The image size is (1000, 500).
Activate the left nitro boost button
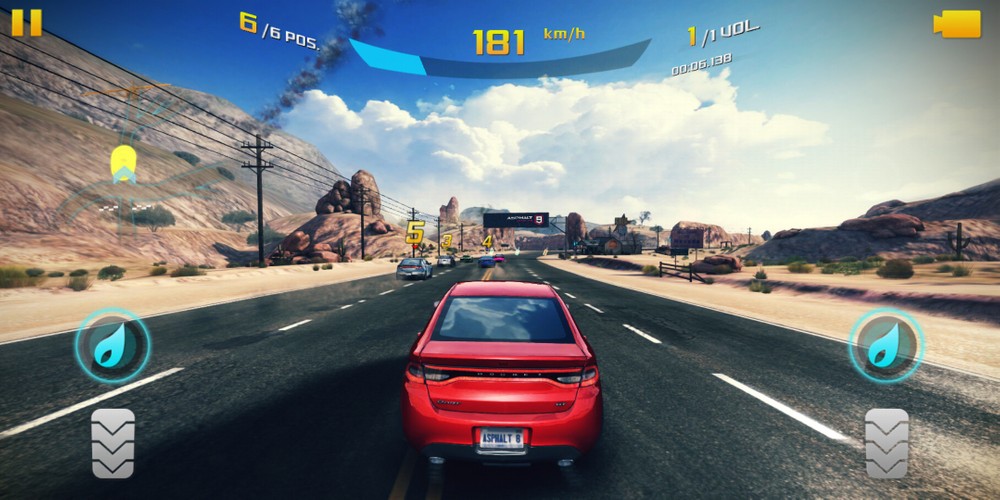(112, 346)
